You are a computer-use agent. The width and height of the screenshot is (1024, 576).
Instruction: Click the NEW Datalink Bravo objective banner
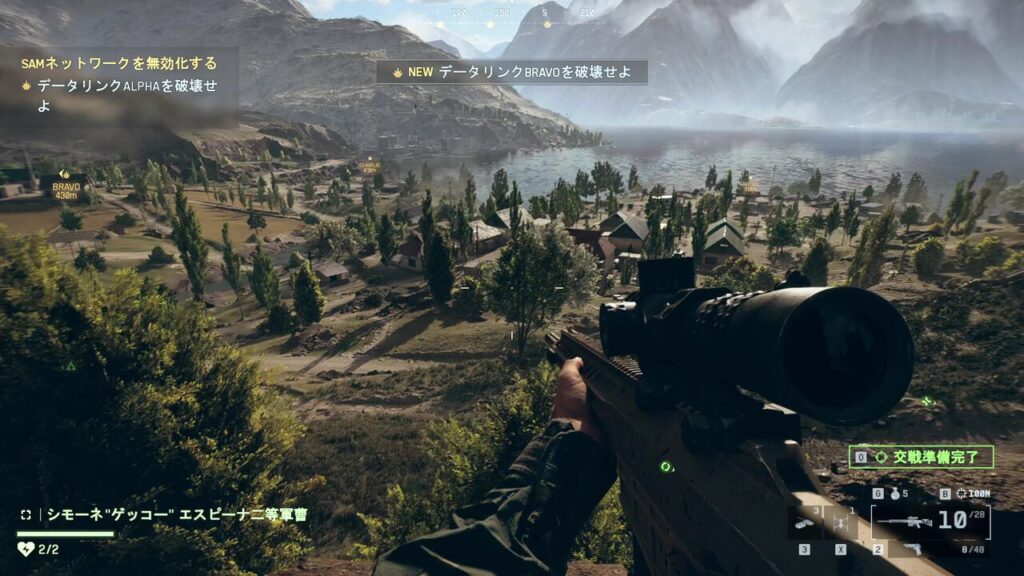[512, 72]
